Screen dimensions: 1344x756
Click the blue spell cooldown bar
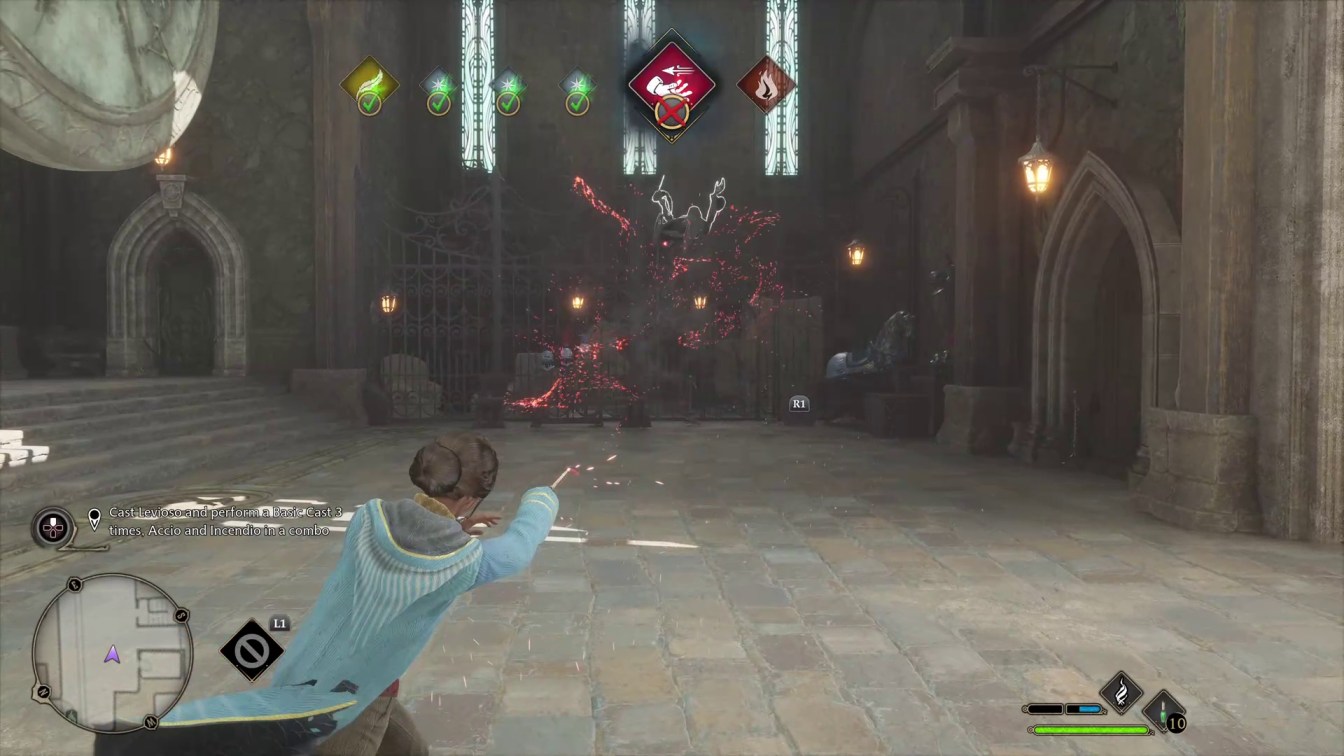pyautogui.click(x=1089, y=709)
